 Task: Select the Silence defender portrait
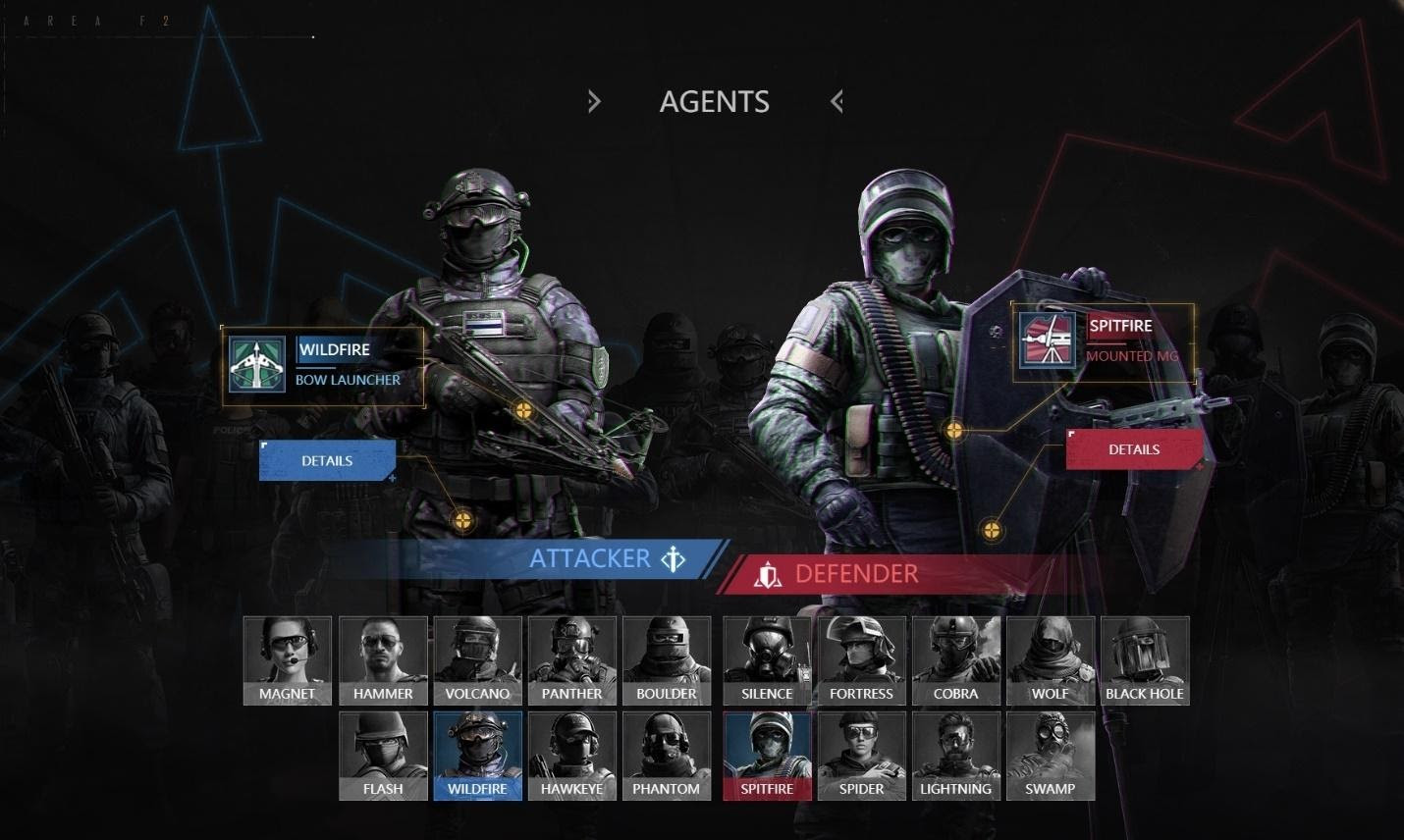point(767,659)
